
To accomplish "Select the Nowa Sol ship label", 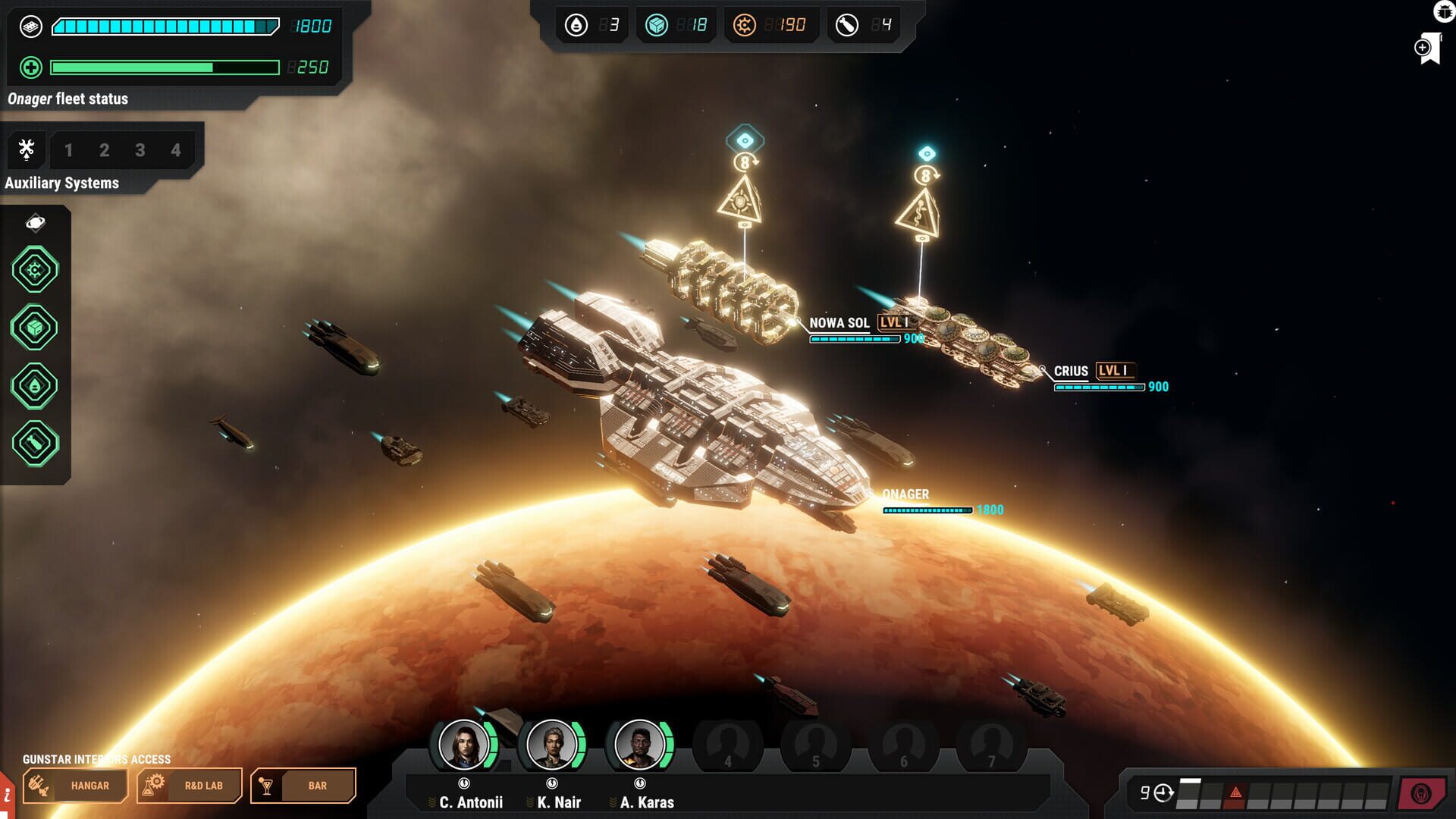I will click(839, 323).
